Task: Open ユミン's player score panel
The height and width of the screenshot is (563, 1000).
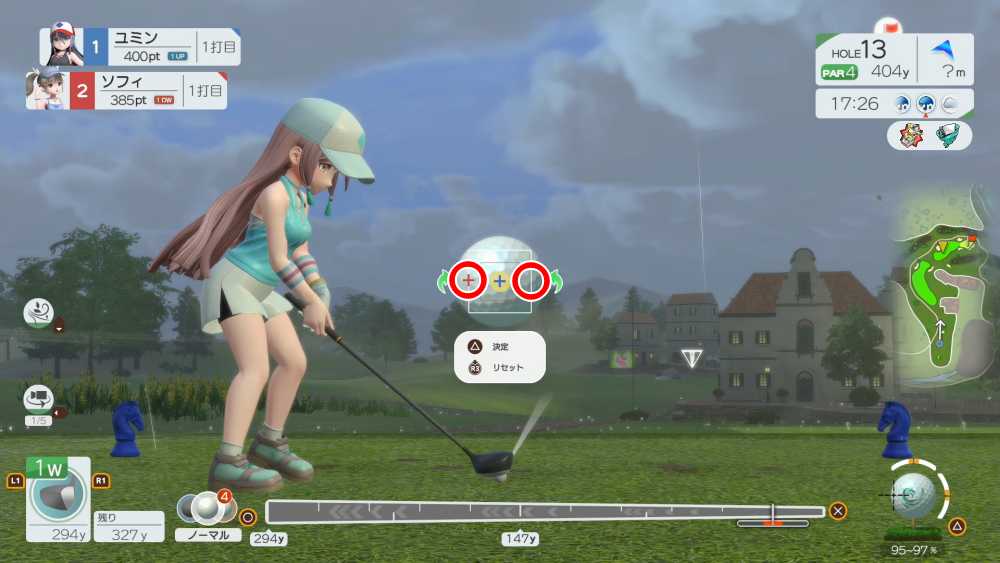Action: point(140,46)
